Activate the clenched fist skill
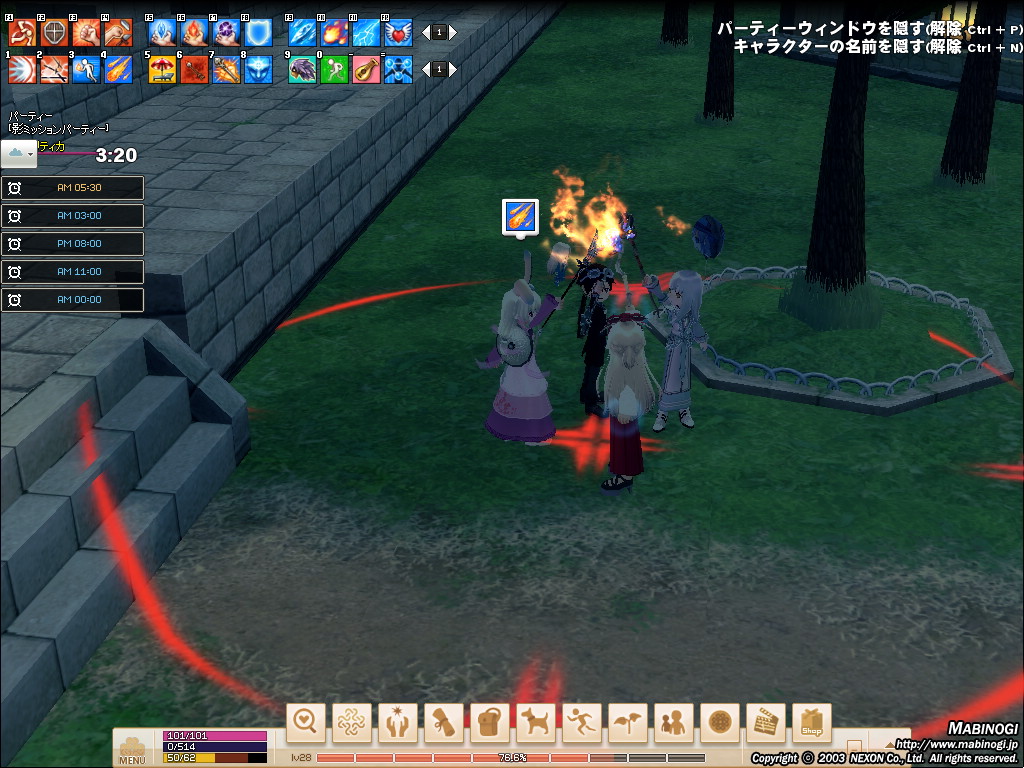Viewport: 1024px width, 768px height. click(x=87, y=32)
